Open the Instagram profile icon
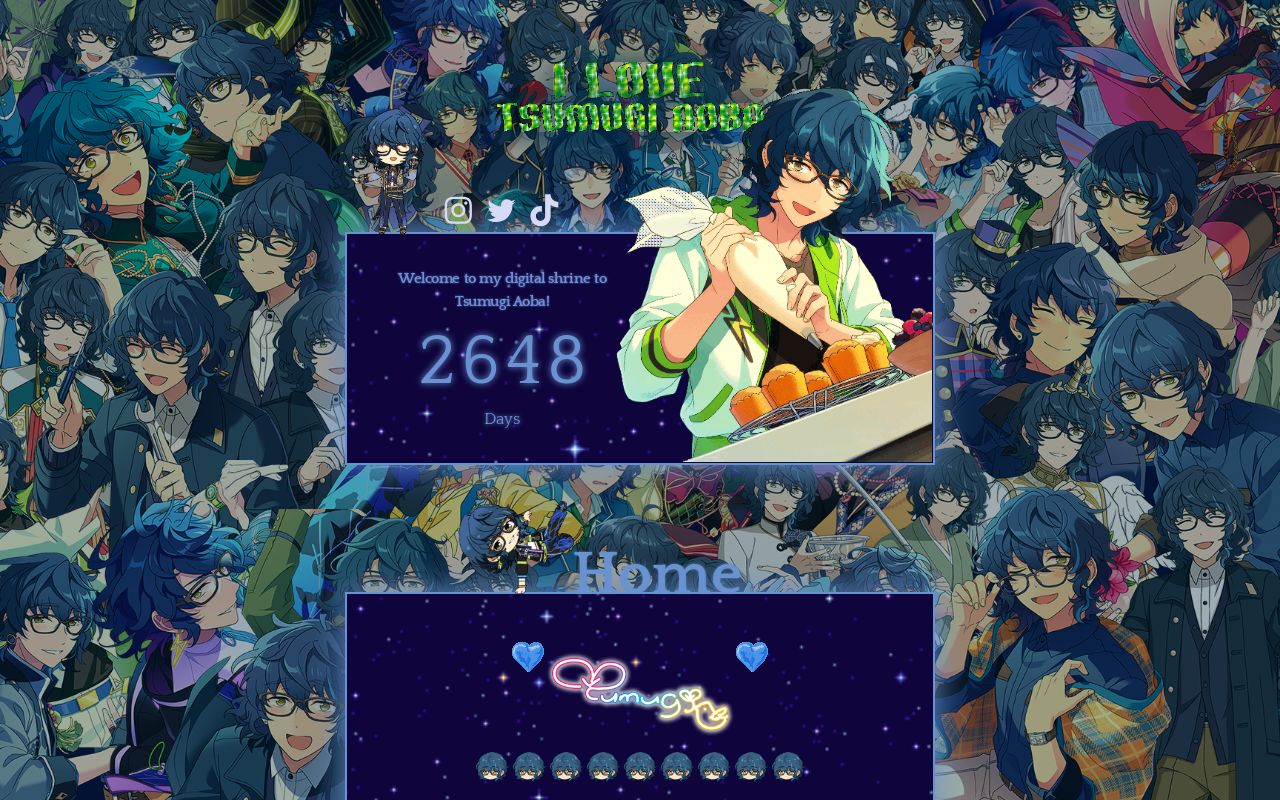This screenshot has width=1280, height=800. tap(458, 210)
